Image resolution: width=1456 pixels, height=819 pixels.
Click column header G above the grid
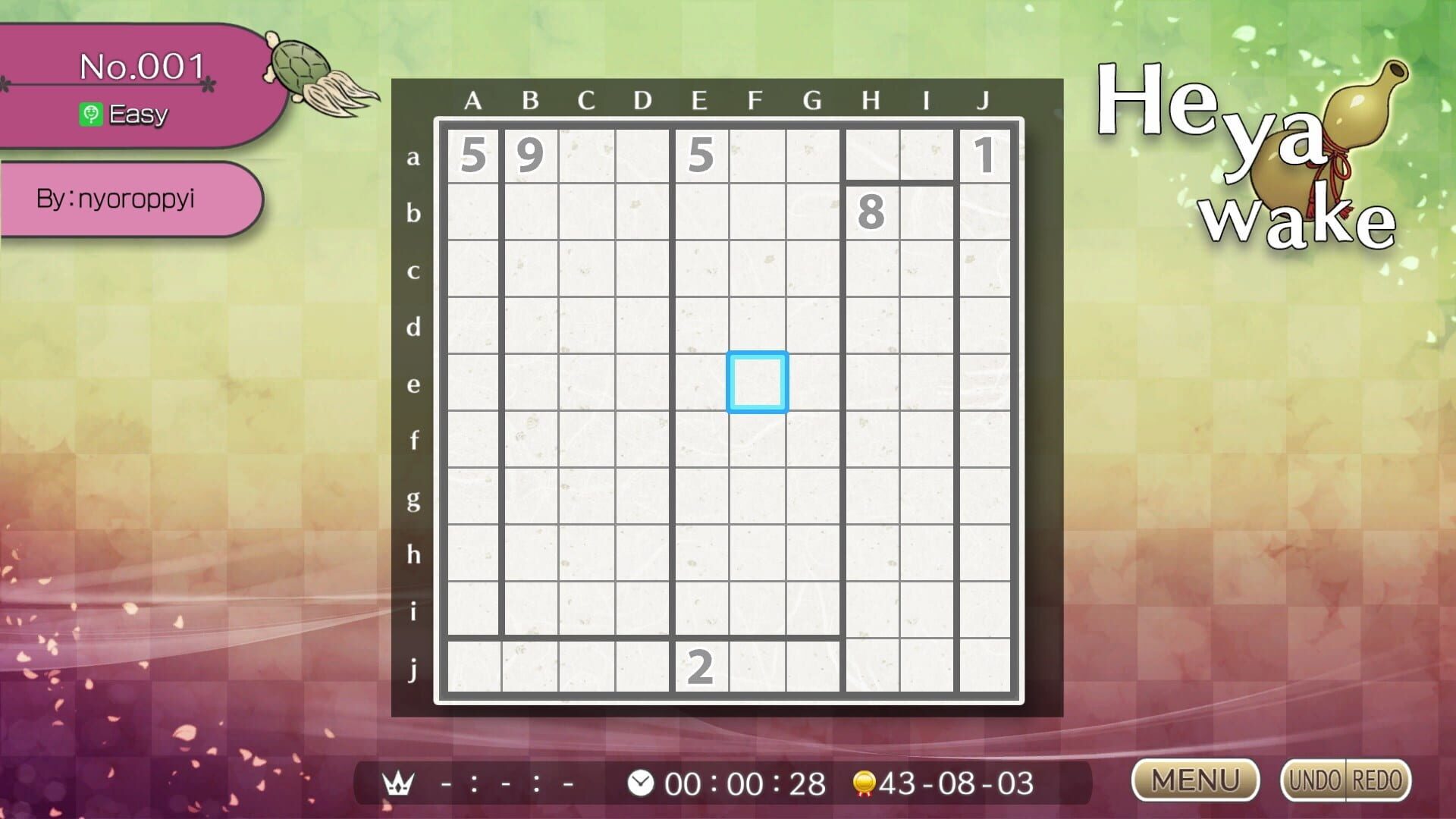click(x=813, y=101)
